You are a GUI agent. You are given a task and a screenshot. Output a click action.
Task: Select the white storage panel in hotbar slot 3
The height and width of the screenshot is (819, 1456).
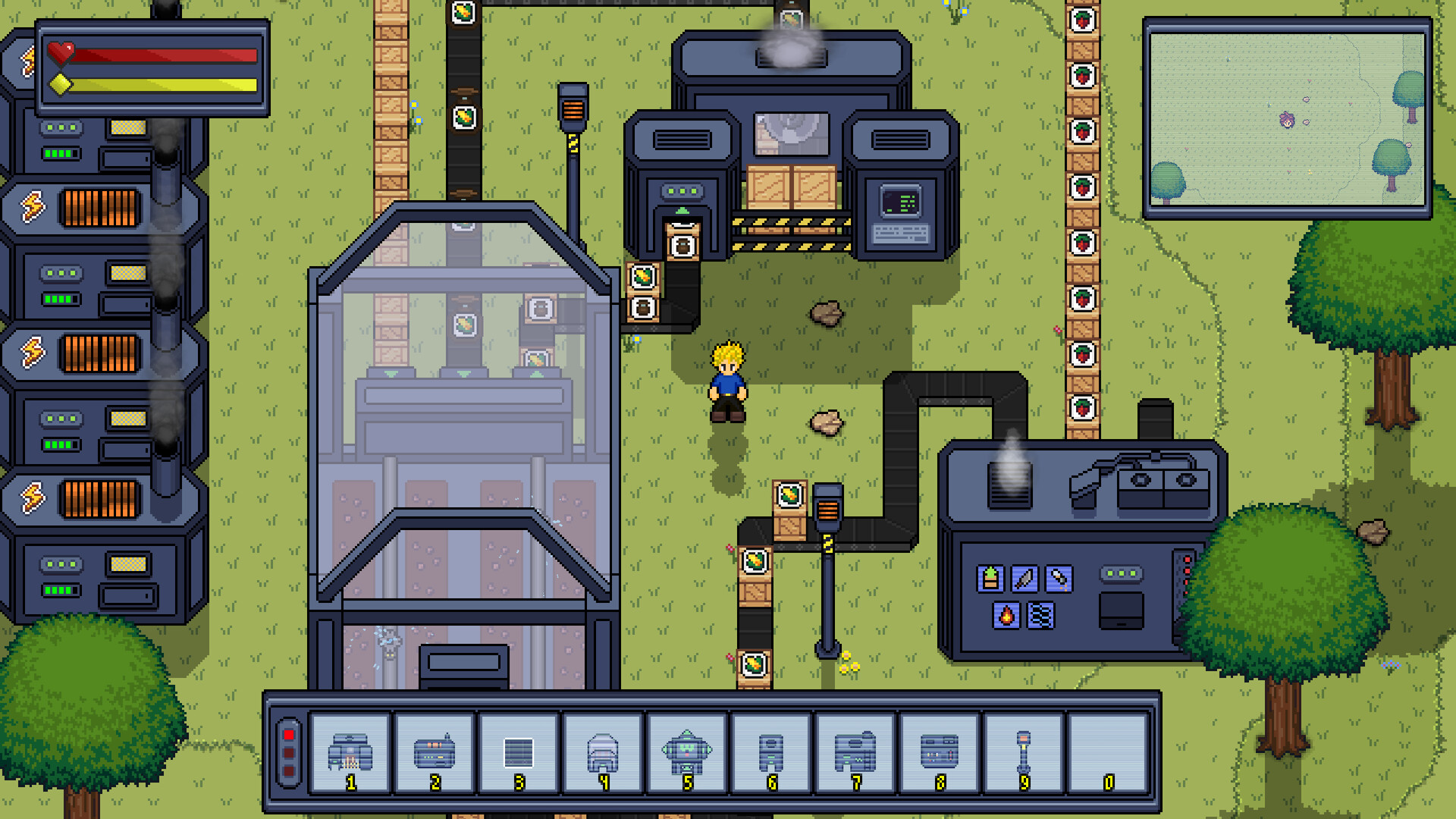[519, 751]
